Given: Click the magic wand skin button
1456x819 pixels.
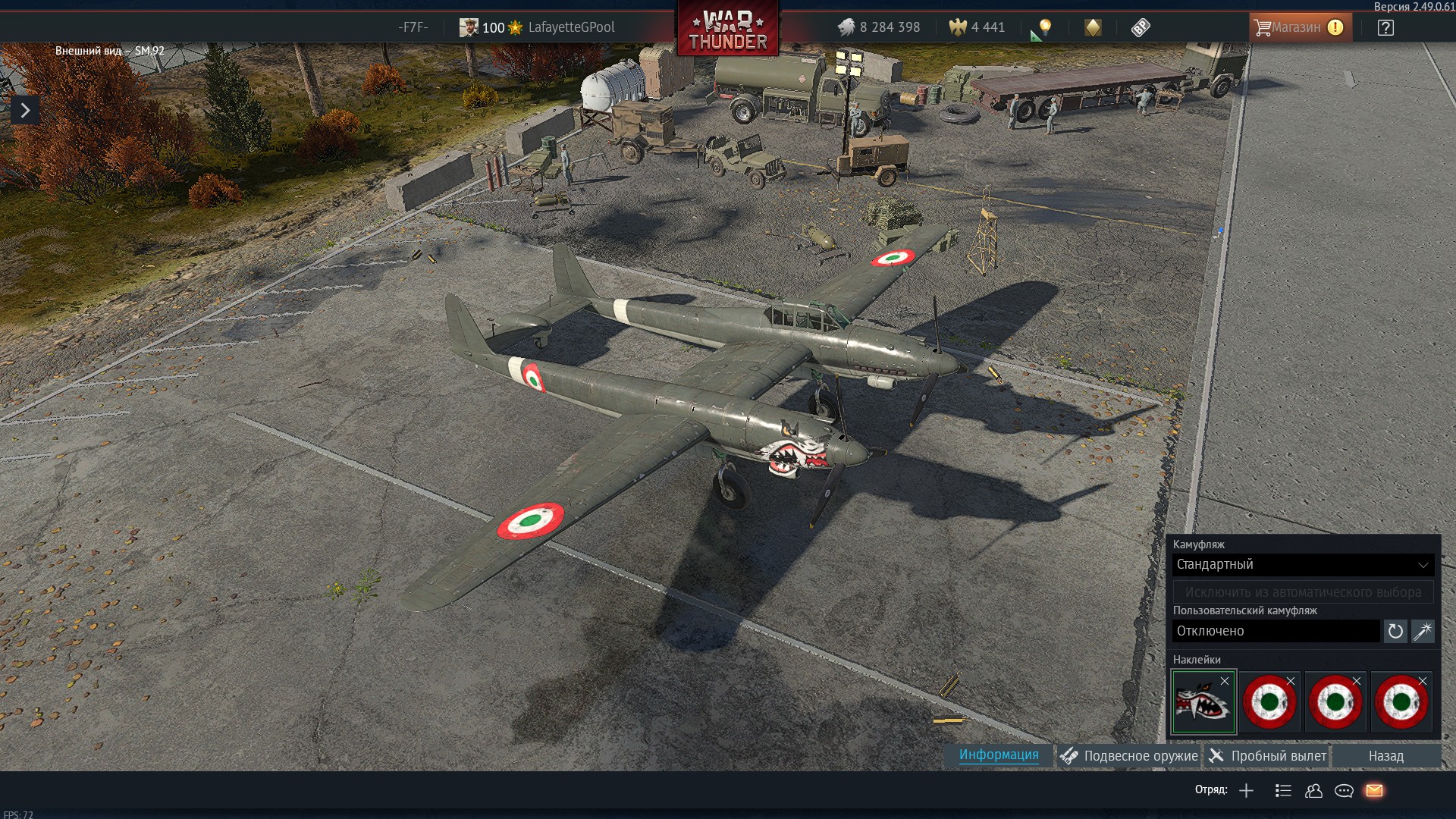Looking at the screenshot, I should (1423, 632).
